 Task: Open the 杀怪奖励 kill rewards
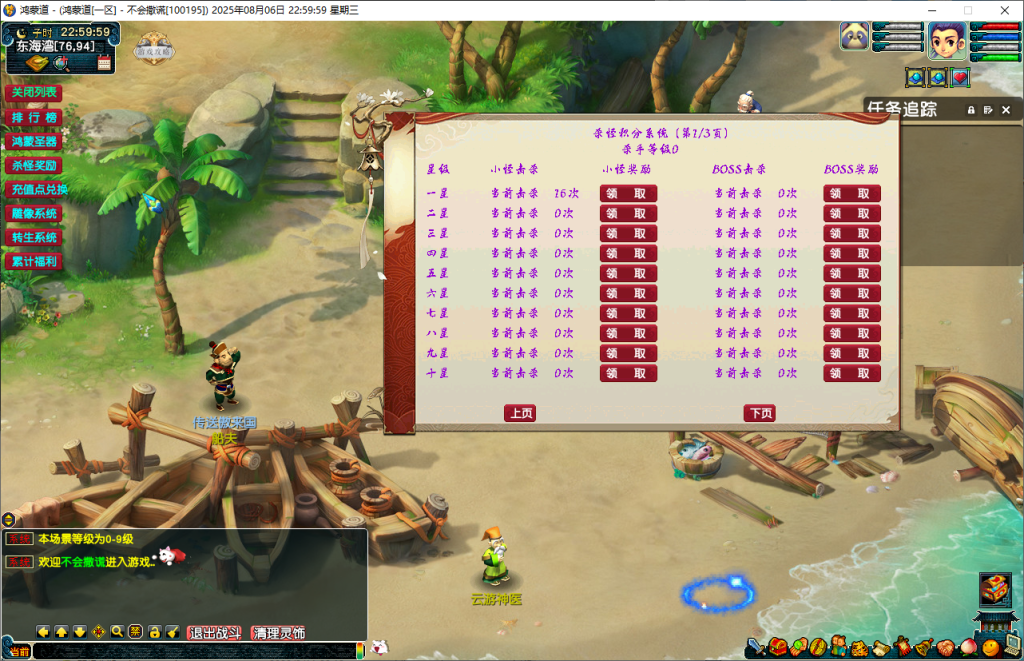(35, 165)
